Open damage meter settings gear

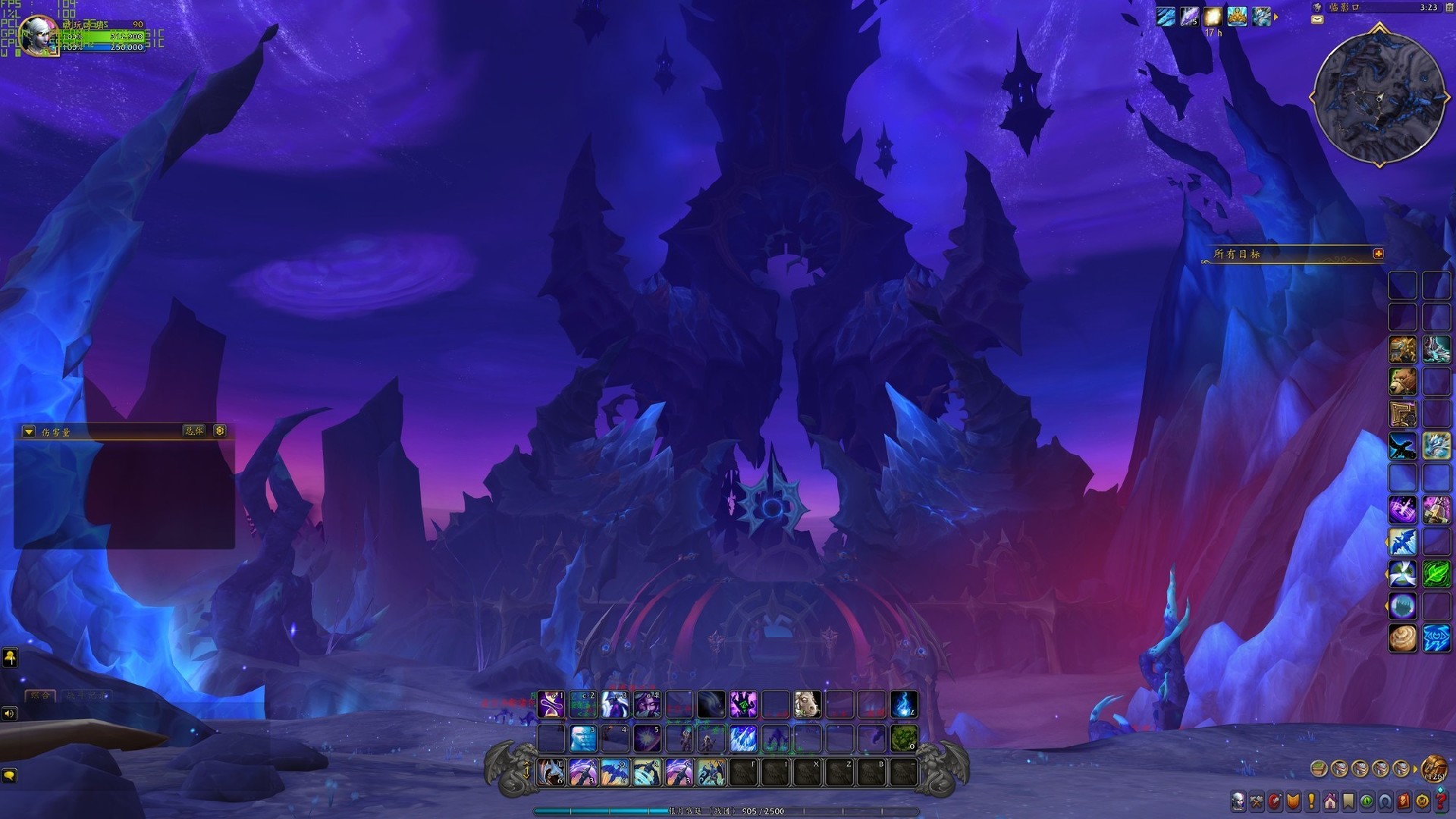220,431
